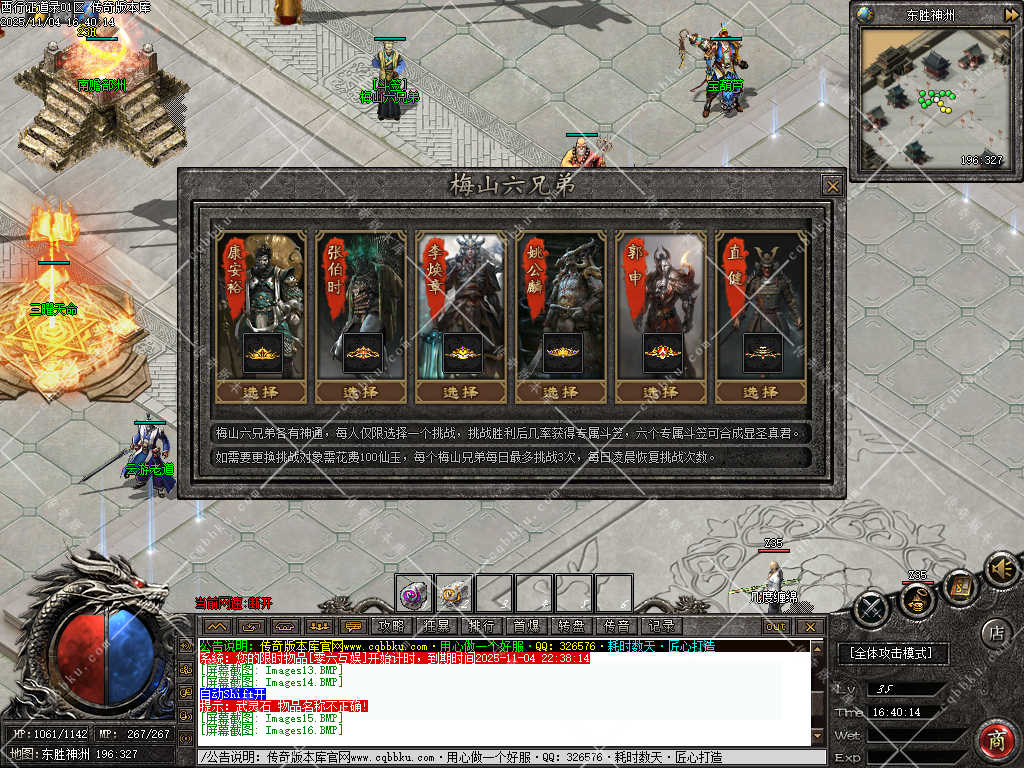Select 张伯时 as challenge opponent
Image resolution: width=1024 pixels, height=768 pixels.
360,392
